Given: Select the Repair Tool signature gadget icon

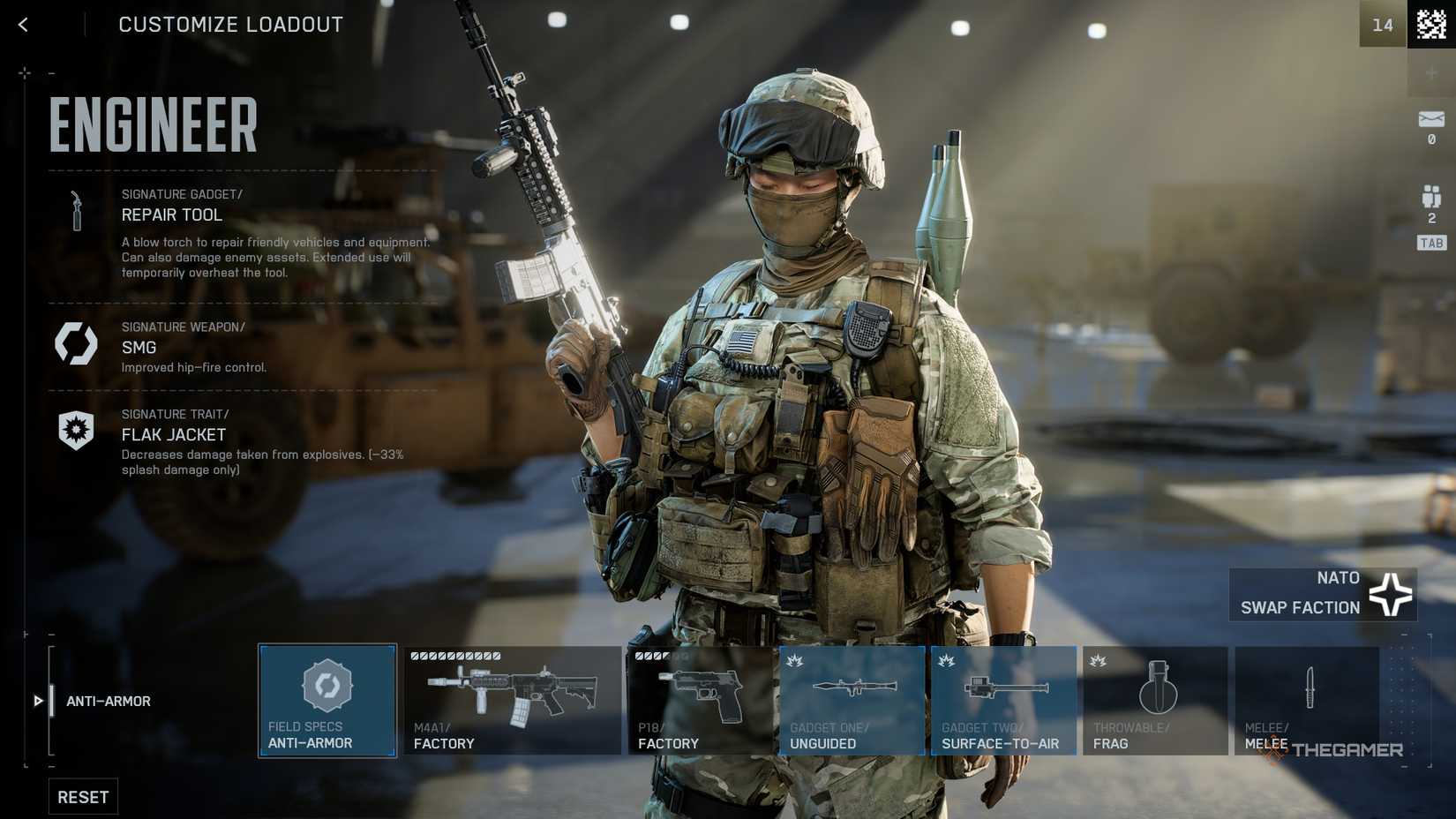Looking at the screenshot, I should 76,210.
